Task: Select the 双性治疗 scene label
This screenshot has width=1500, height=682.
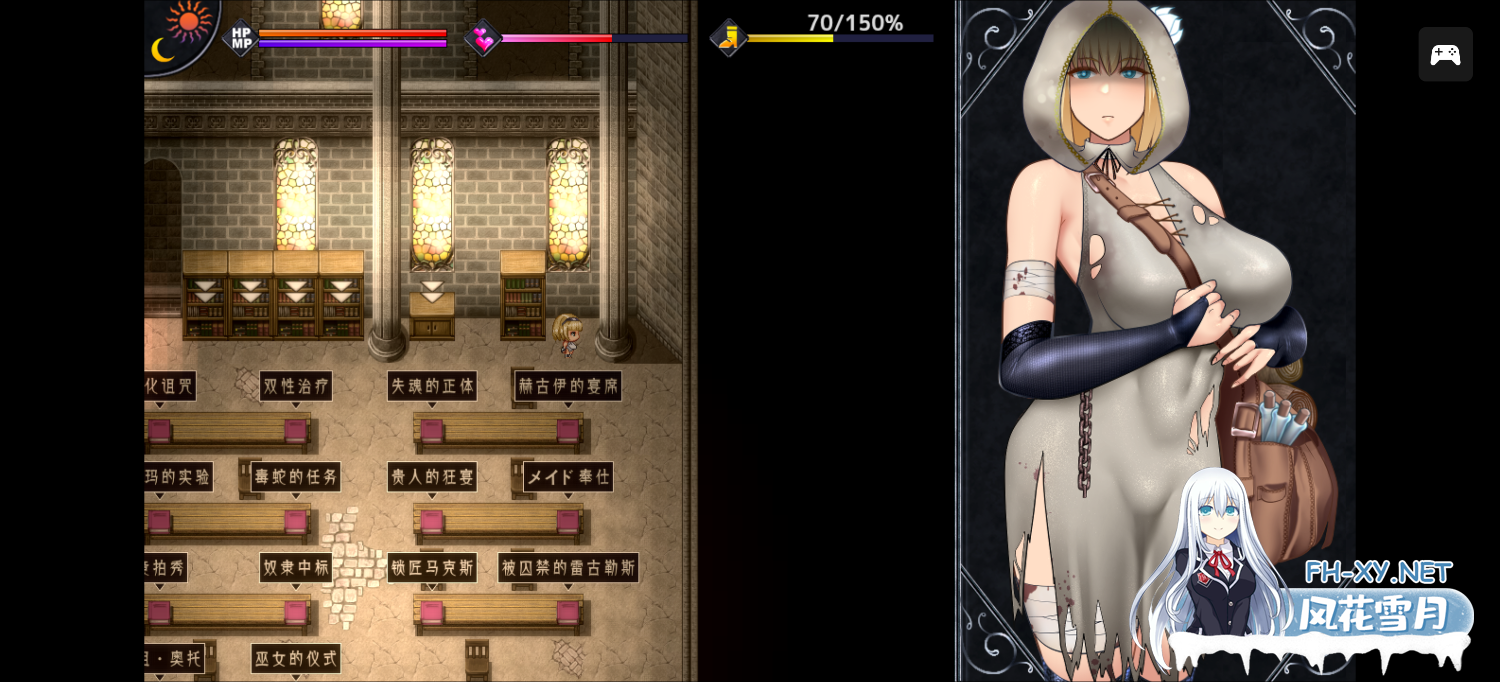Action: tap(296, 386)
